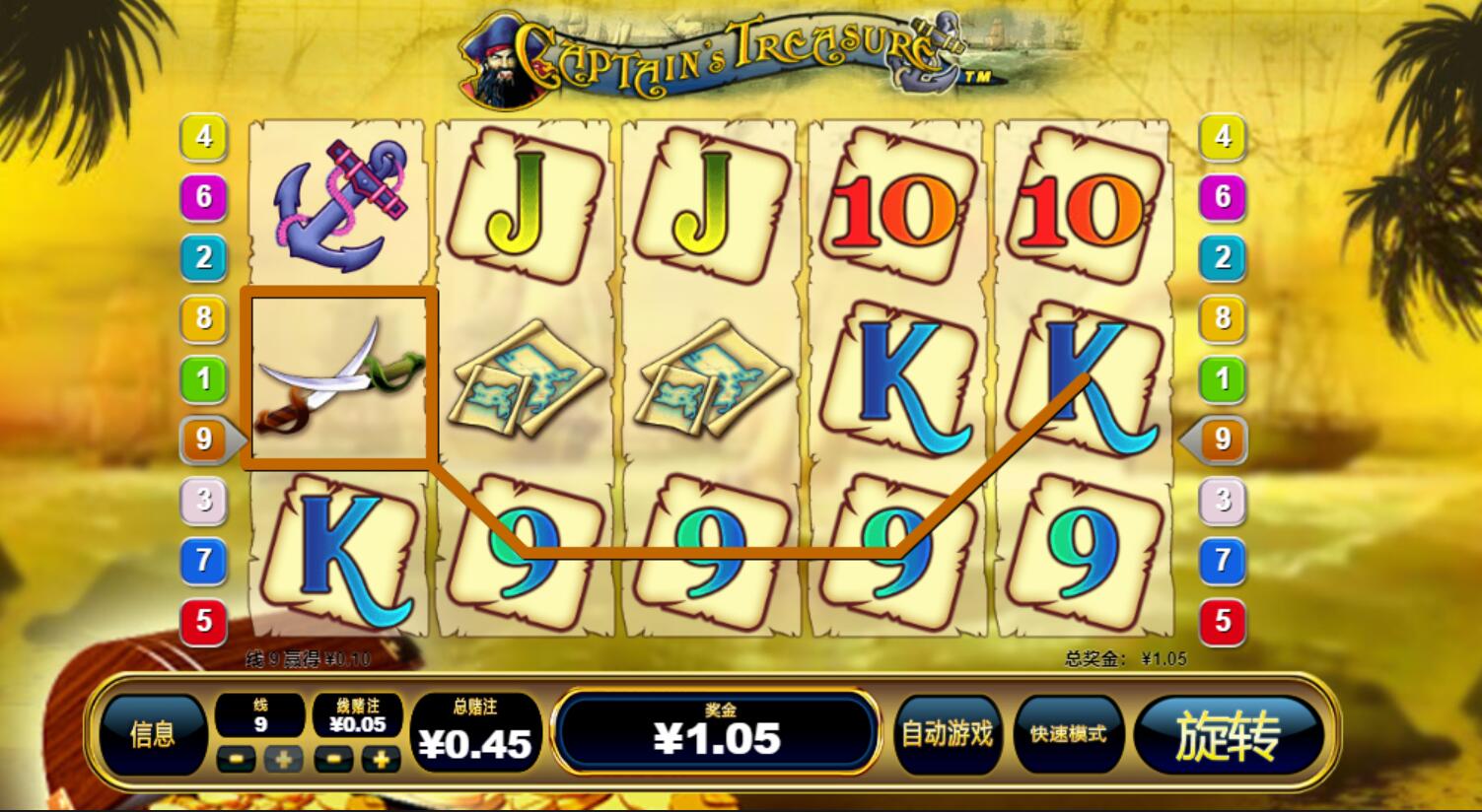Spin the reels with 旋转

coord(1228,736)
